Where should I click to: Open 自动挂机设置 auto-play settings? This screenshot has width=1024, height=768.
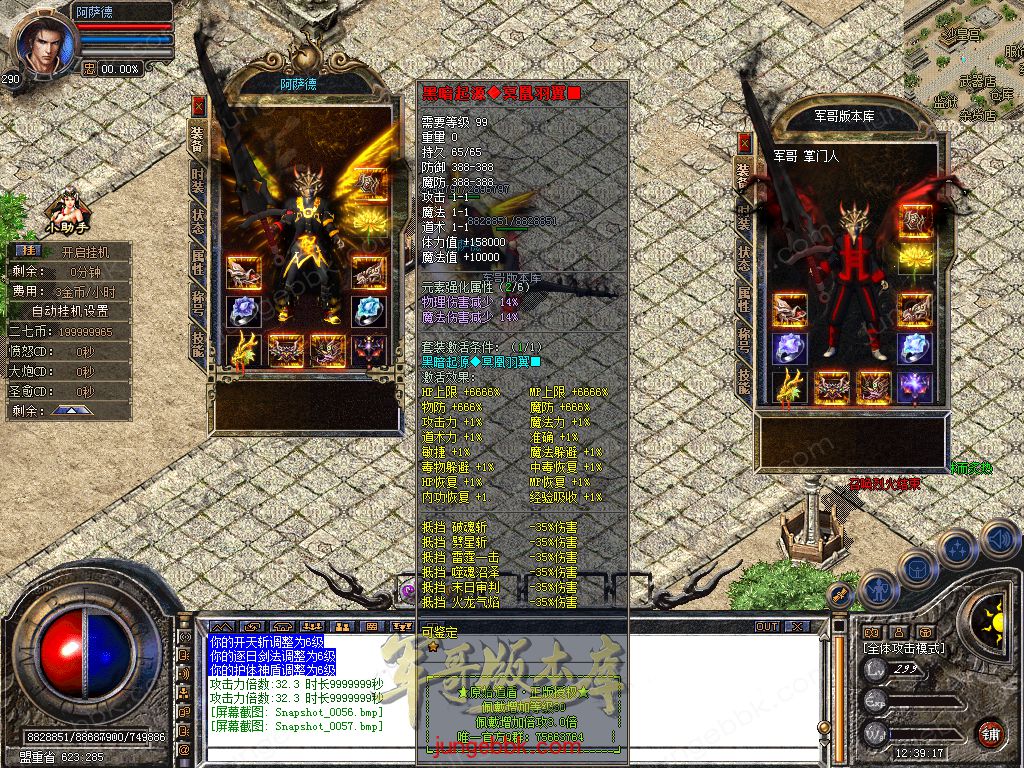pos(70,311)
